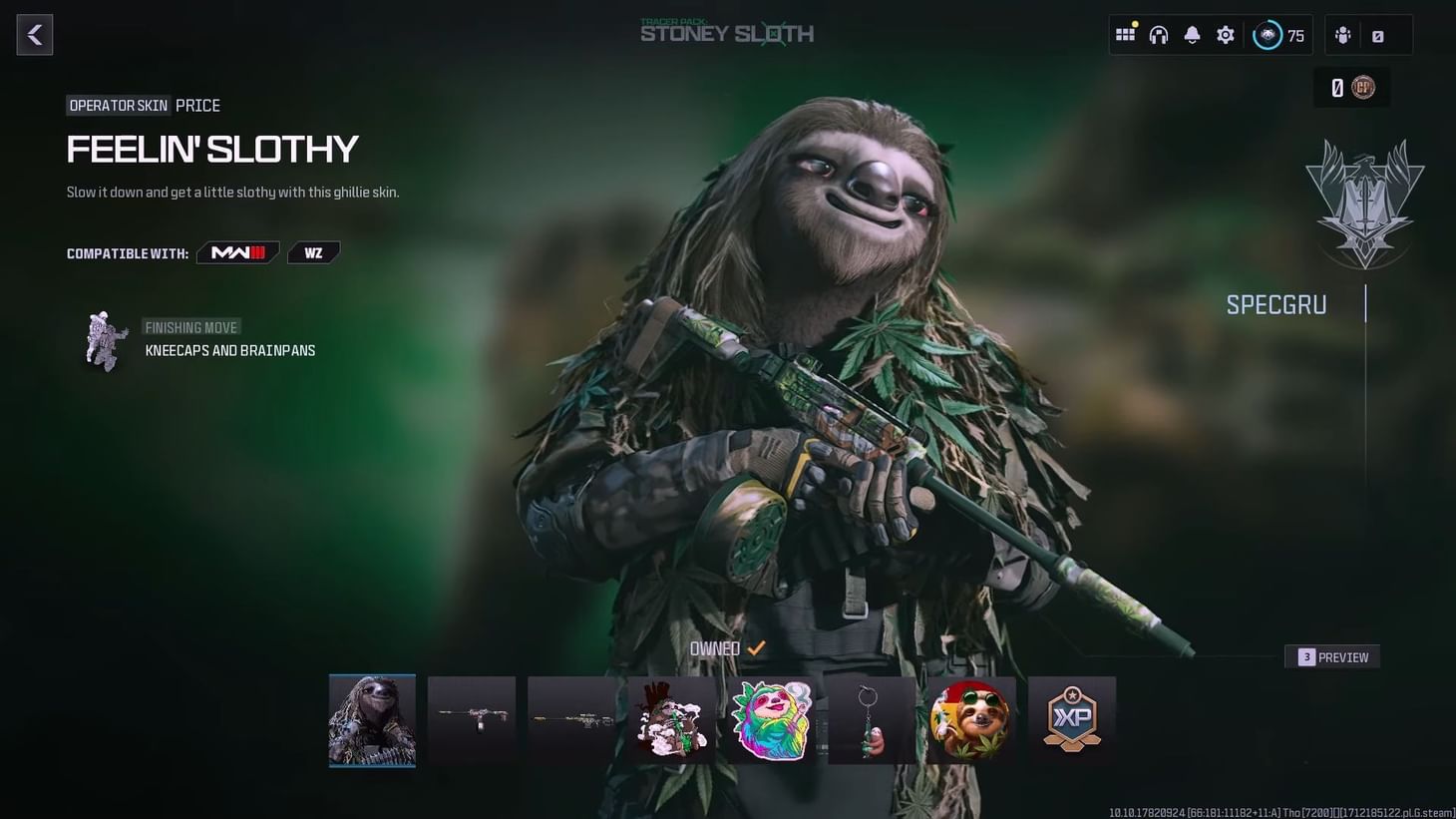This screenshot has width=1456, height=819.
Task: Select the Preview option
Action: [x=1332, y=656]
